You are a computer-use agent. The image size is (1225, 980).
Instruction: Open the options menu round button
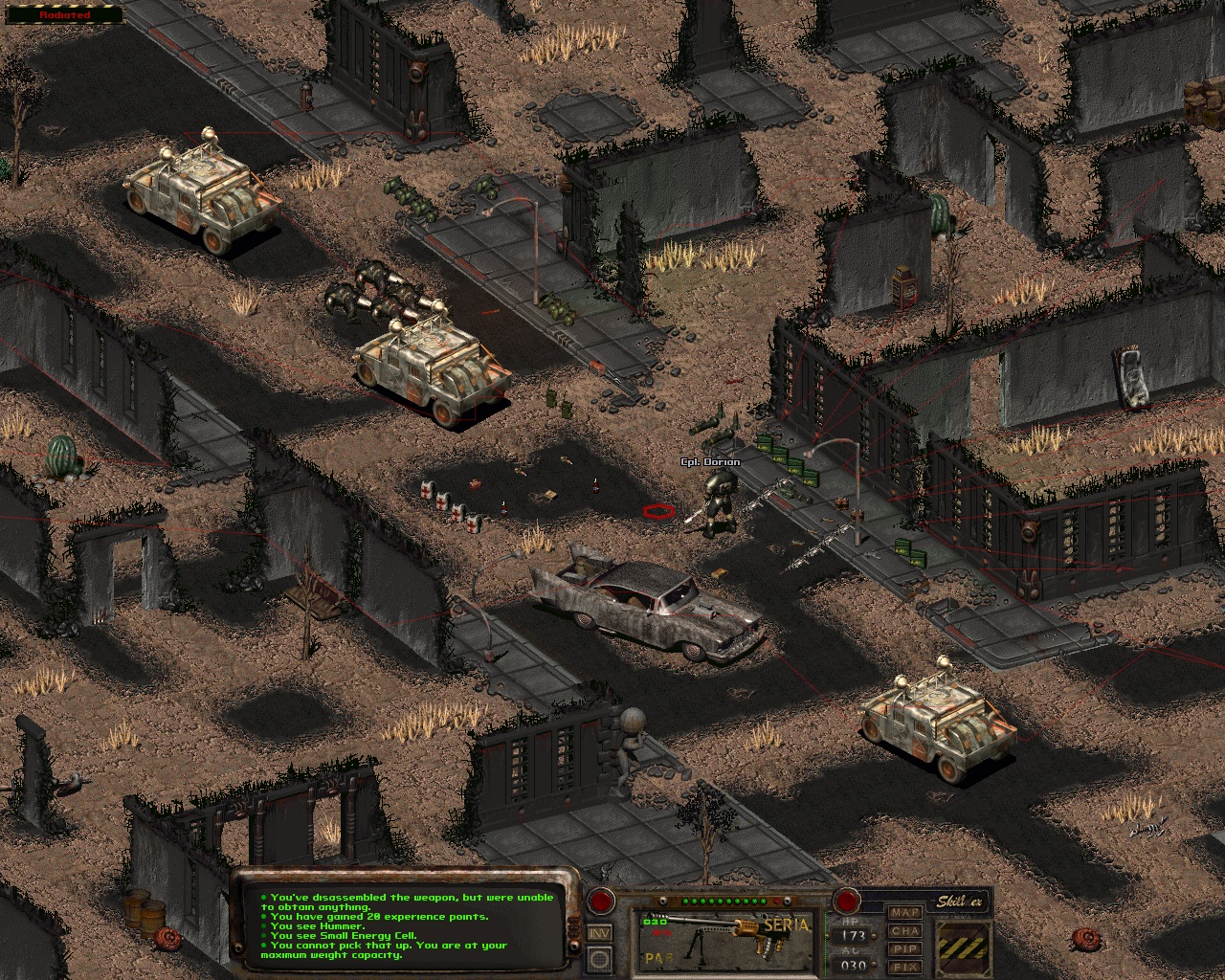(600, 958)
